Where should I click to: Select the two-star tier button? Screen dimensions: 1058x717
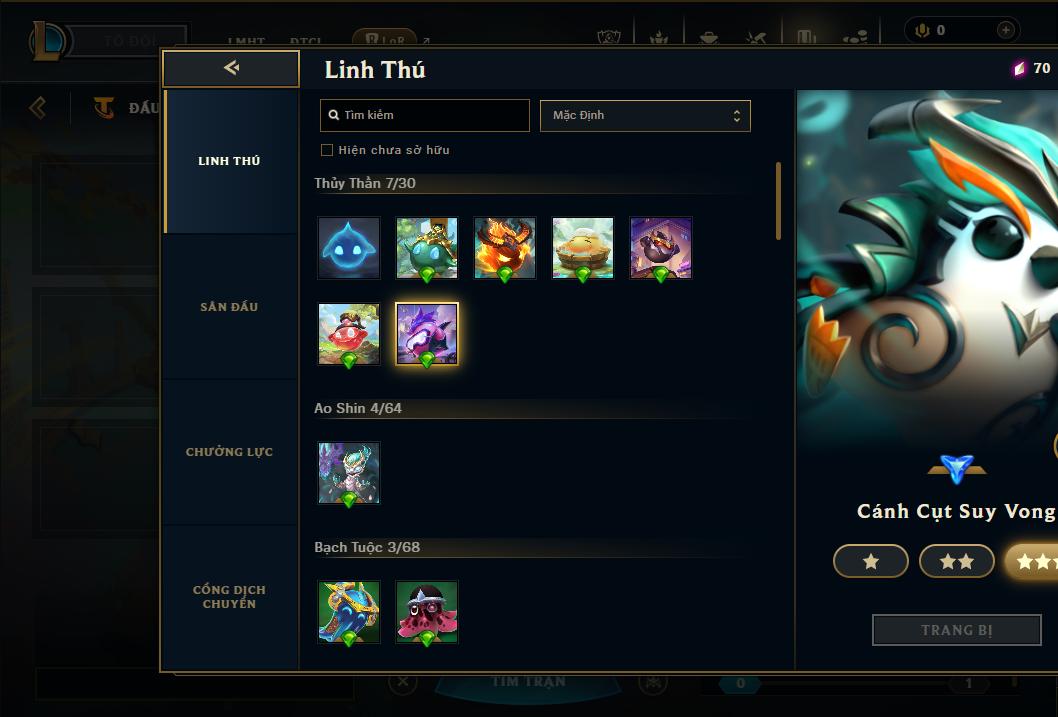[957, 562]
